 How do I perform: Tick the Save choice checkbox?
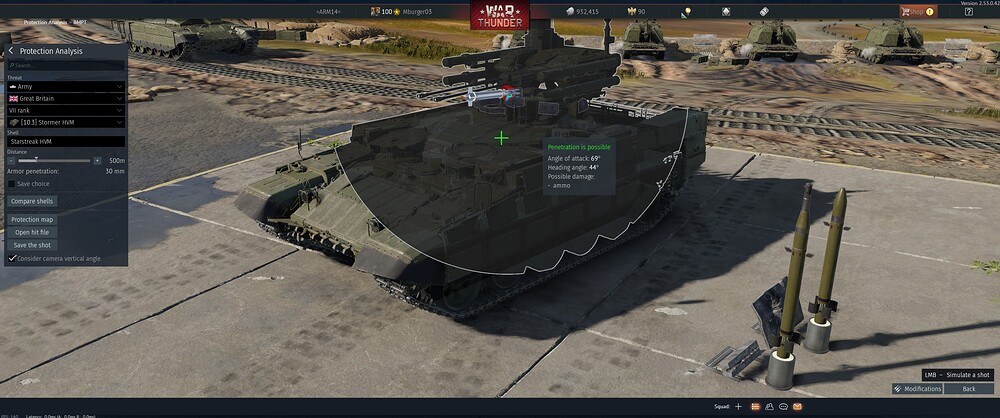click(12, 184)
